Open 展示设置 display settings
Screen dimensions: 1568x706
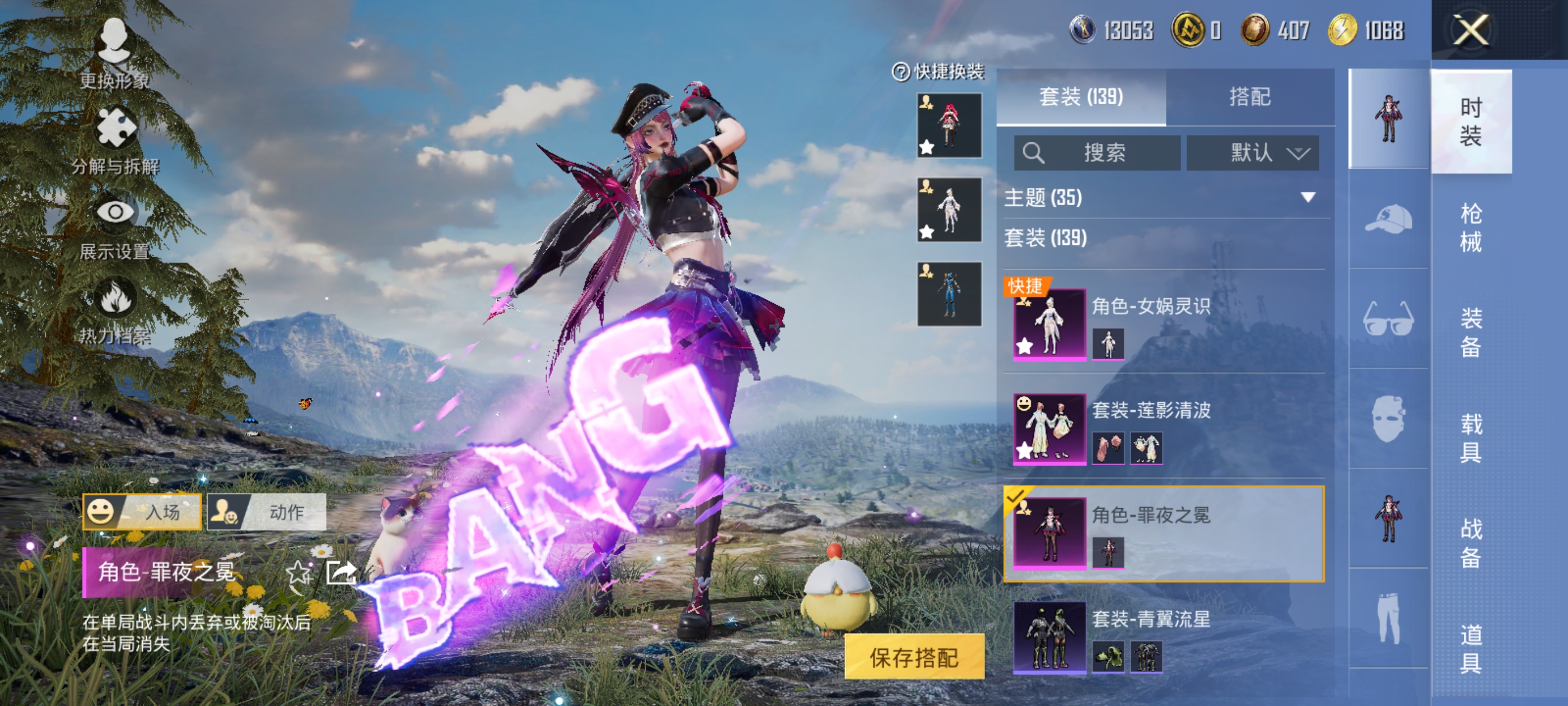click(114, 225)
